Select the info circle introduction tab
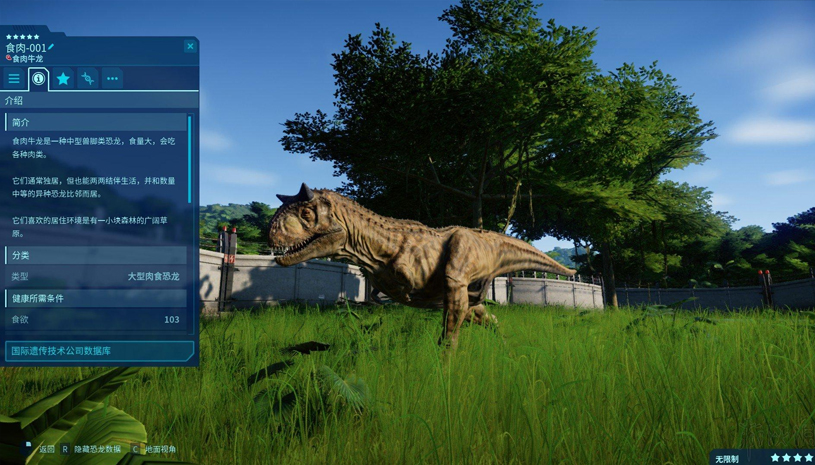This screenshot has width=815, height=465. 39,78
